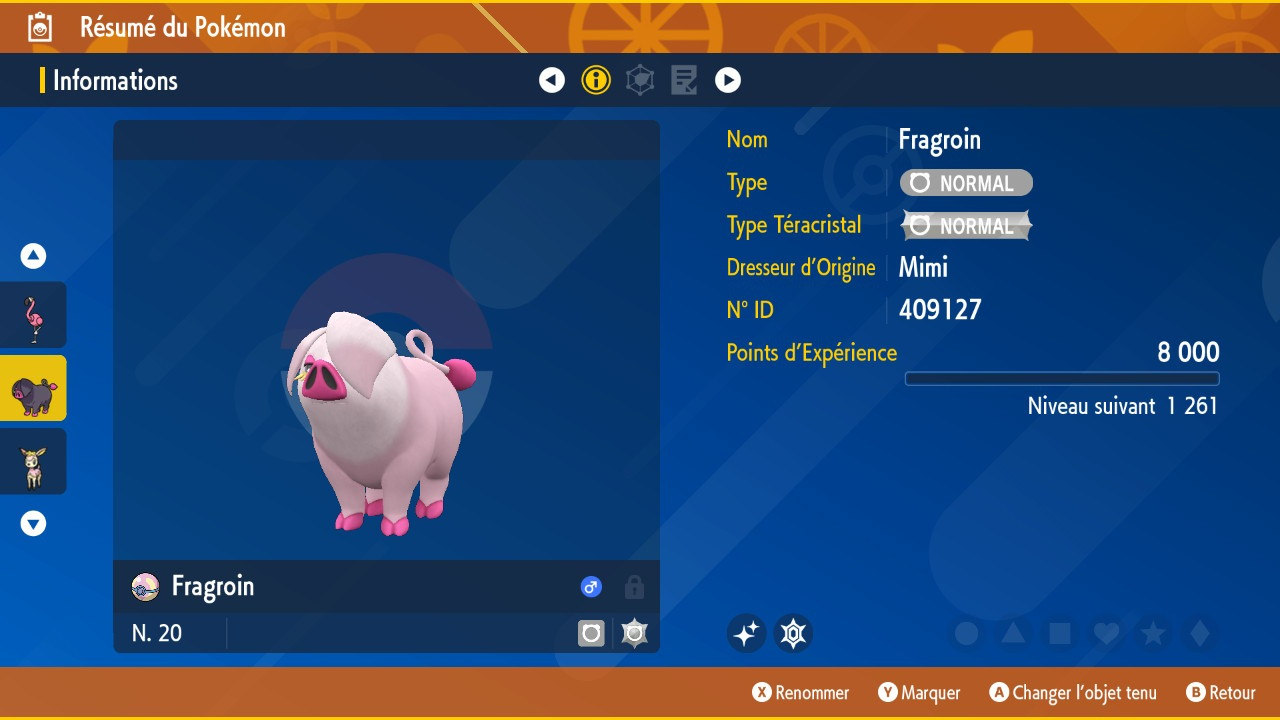Select the yellow Informations tab icon
Viewport: 1280px width, 720px height.
[x=596, y=80]
